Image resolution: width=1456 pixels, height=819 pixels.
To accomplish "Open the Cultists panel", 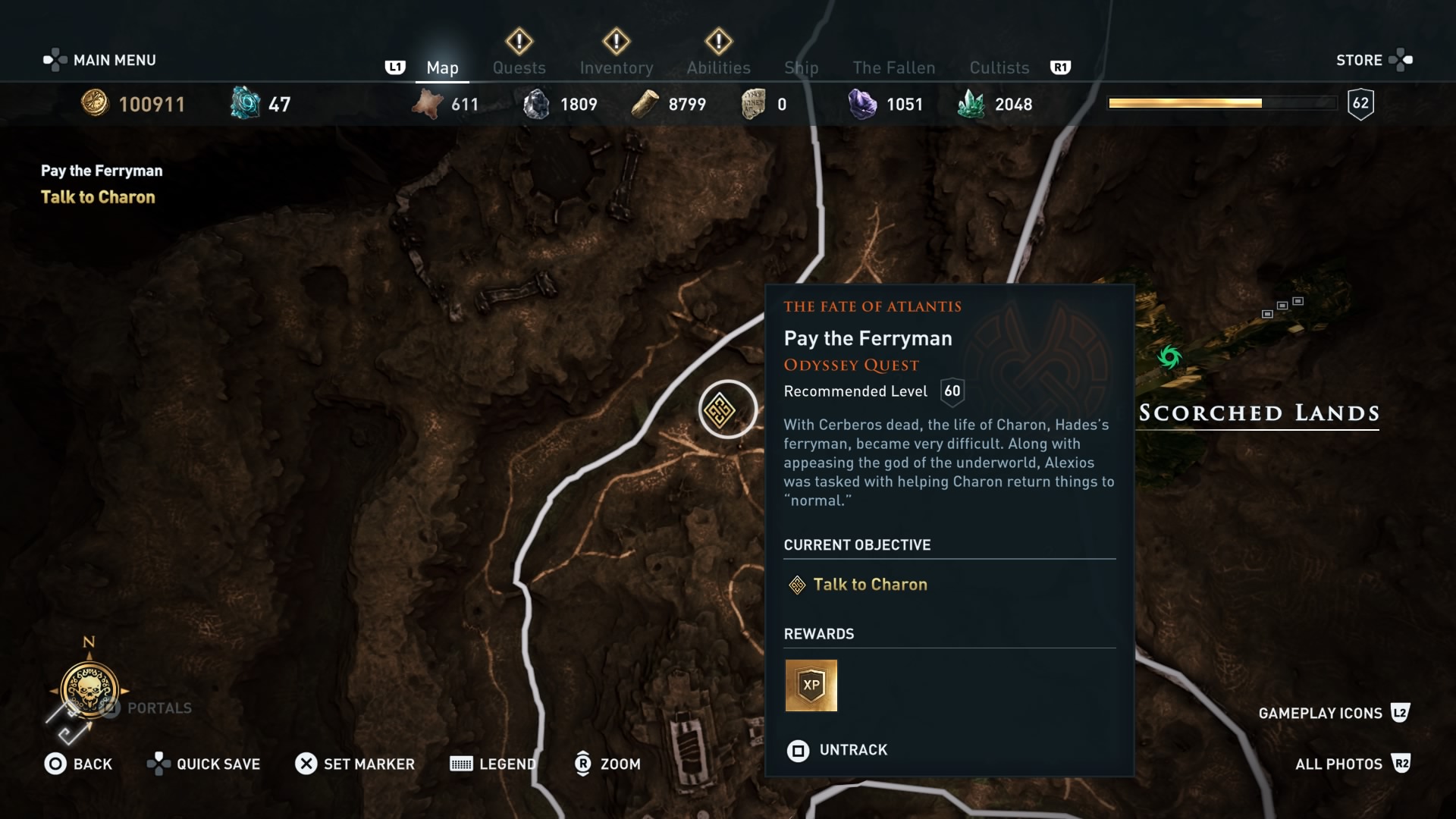I will pos(999,67).
